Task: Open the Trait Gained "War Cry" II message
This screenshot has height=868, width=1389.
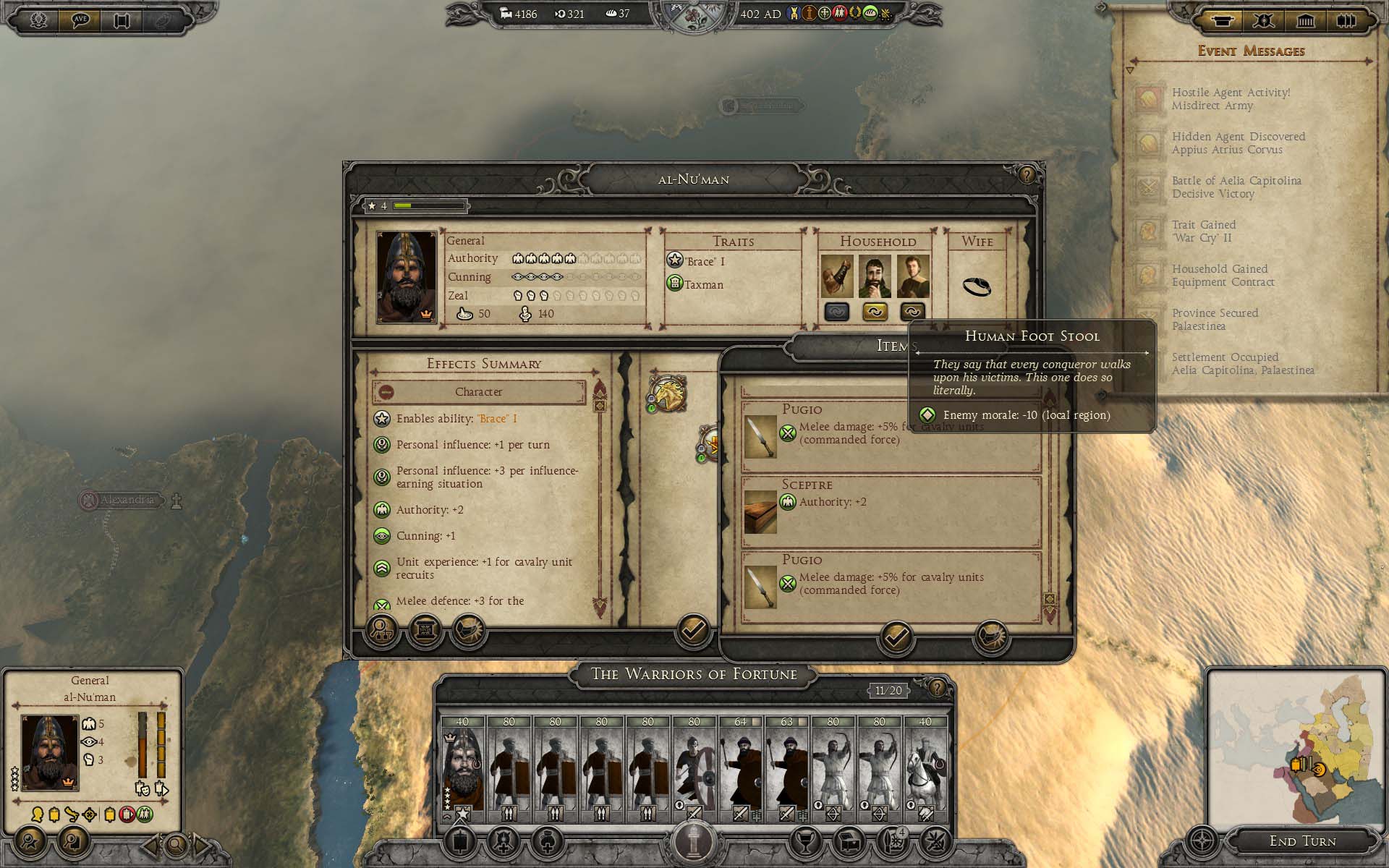Action: (x=1203, y=231)
